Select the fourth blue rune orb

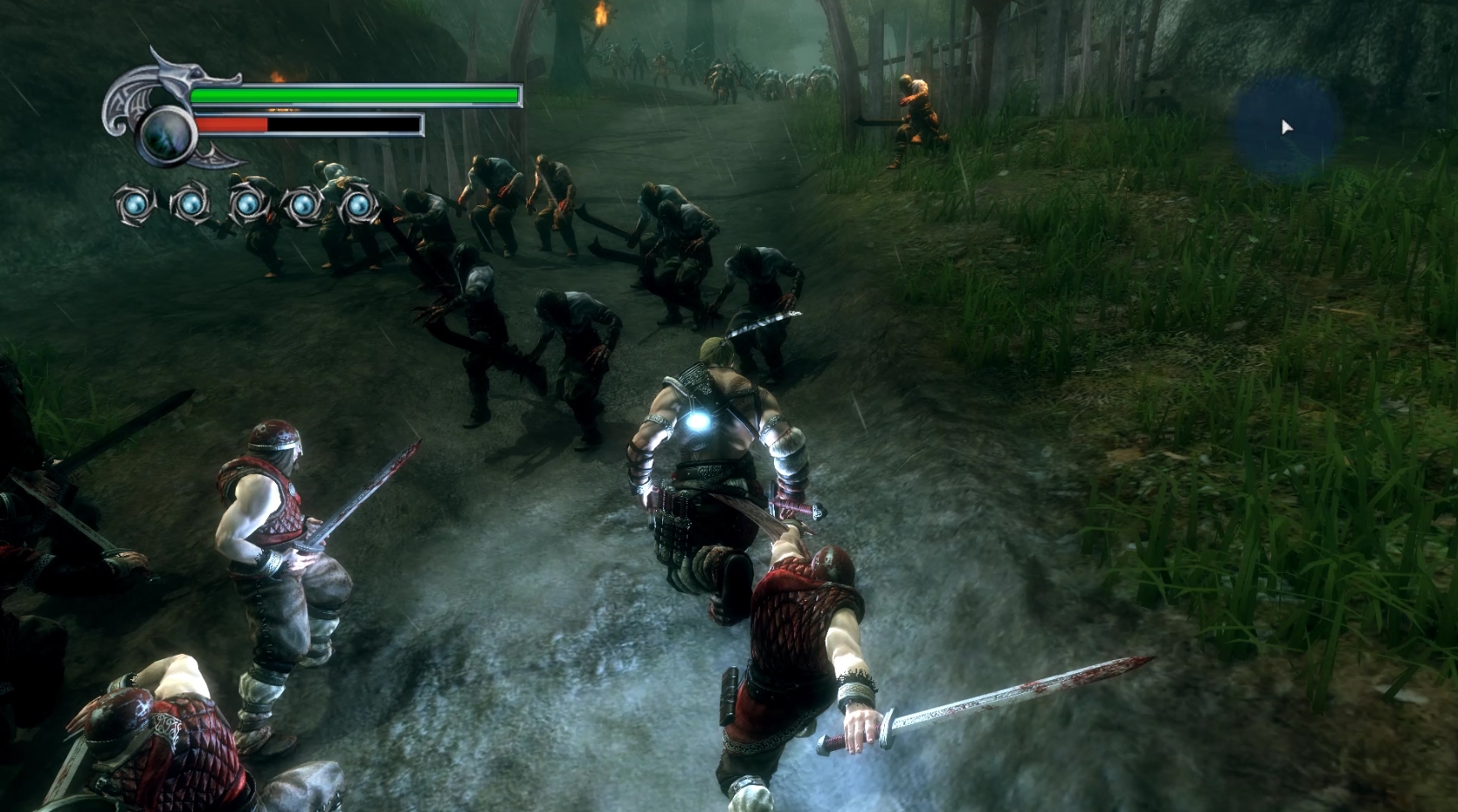pyautogui.click(x=302, y=204)
